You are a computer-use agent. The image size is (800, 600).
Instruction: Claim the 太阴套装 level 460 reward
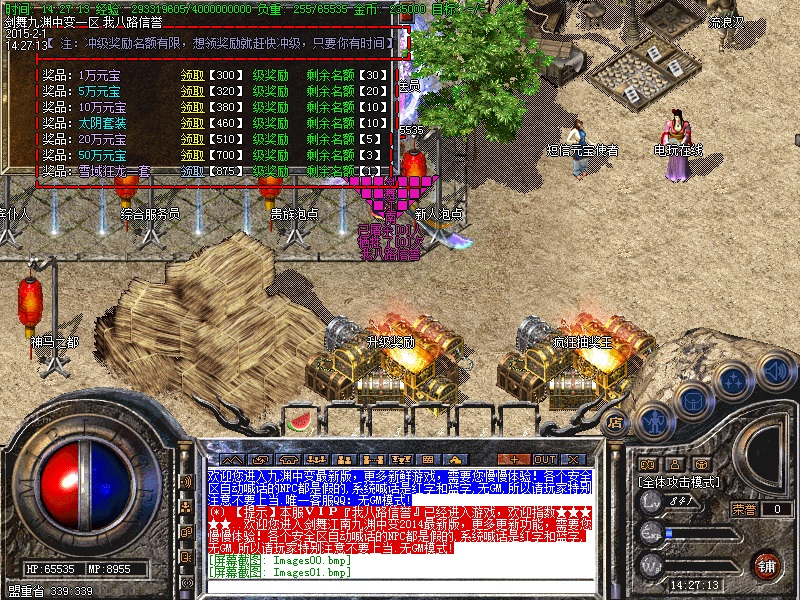pyautogui.click(x=191, y=123)
